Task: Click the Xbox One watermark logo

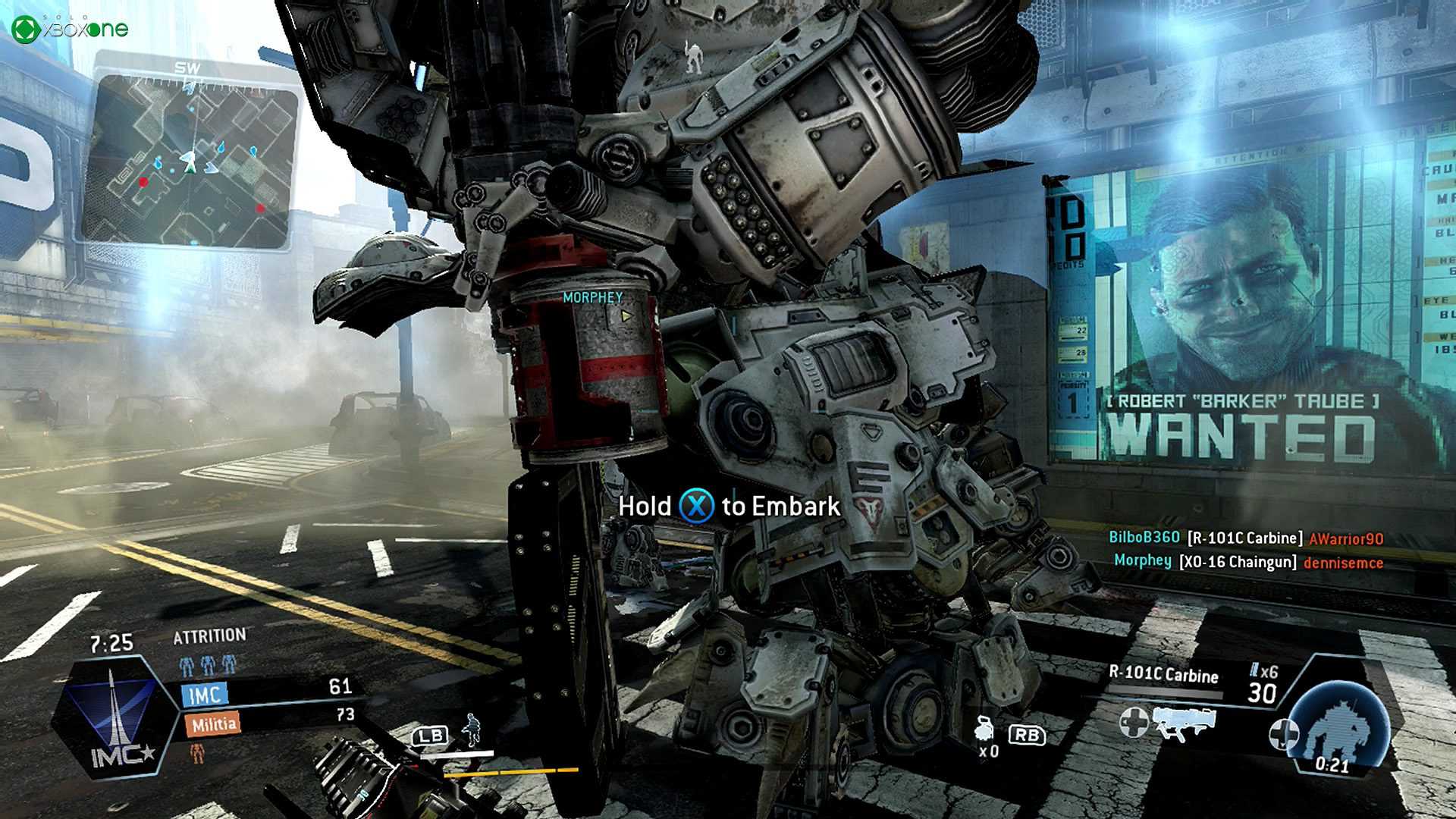Action: click(x=70, y=29)
